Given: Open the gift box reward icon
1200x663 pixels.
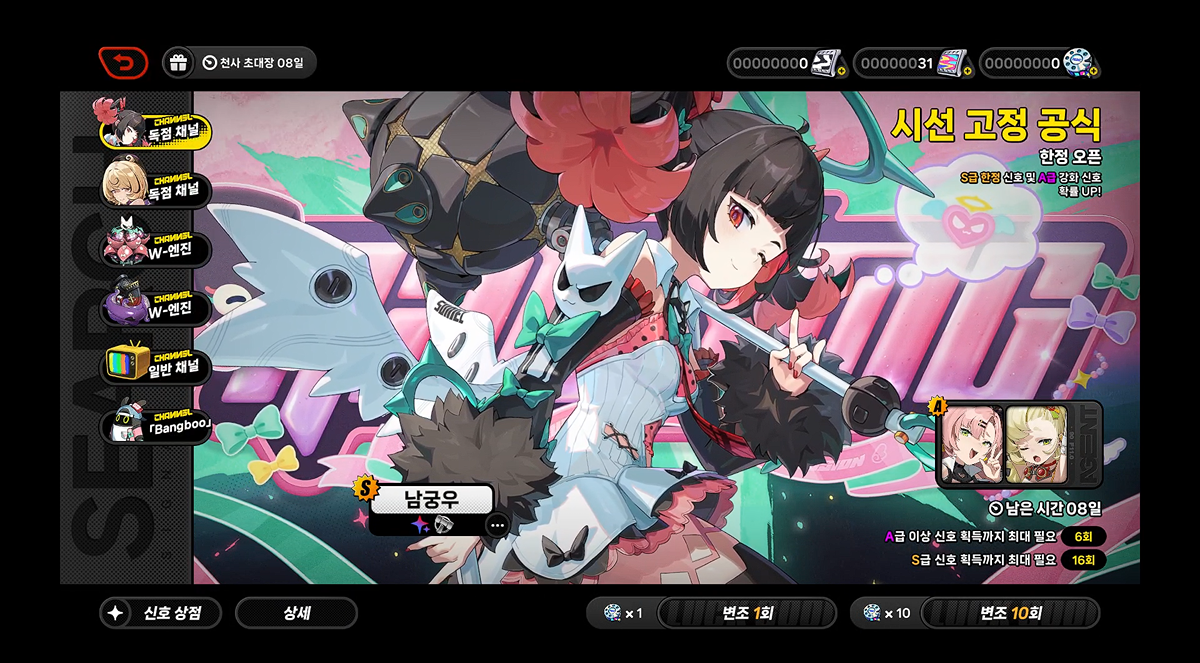Looking at the screenshot, I should click(x=178, y=63).
